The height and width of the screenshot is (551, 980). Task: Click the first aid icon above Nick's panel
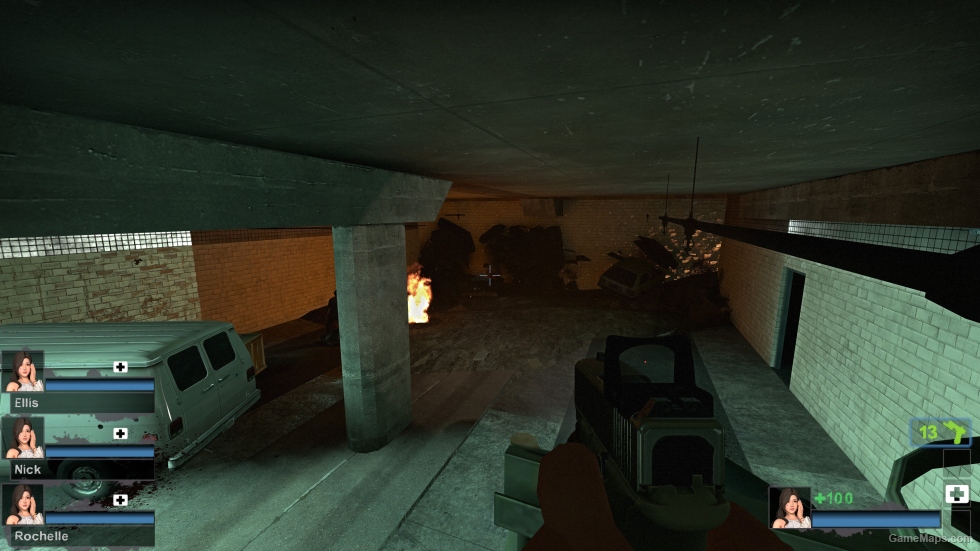121,434
